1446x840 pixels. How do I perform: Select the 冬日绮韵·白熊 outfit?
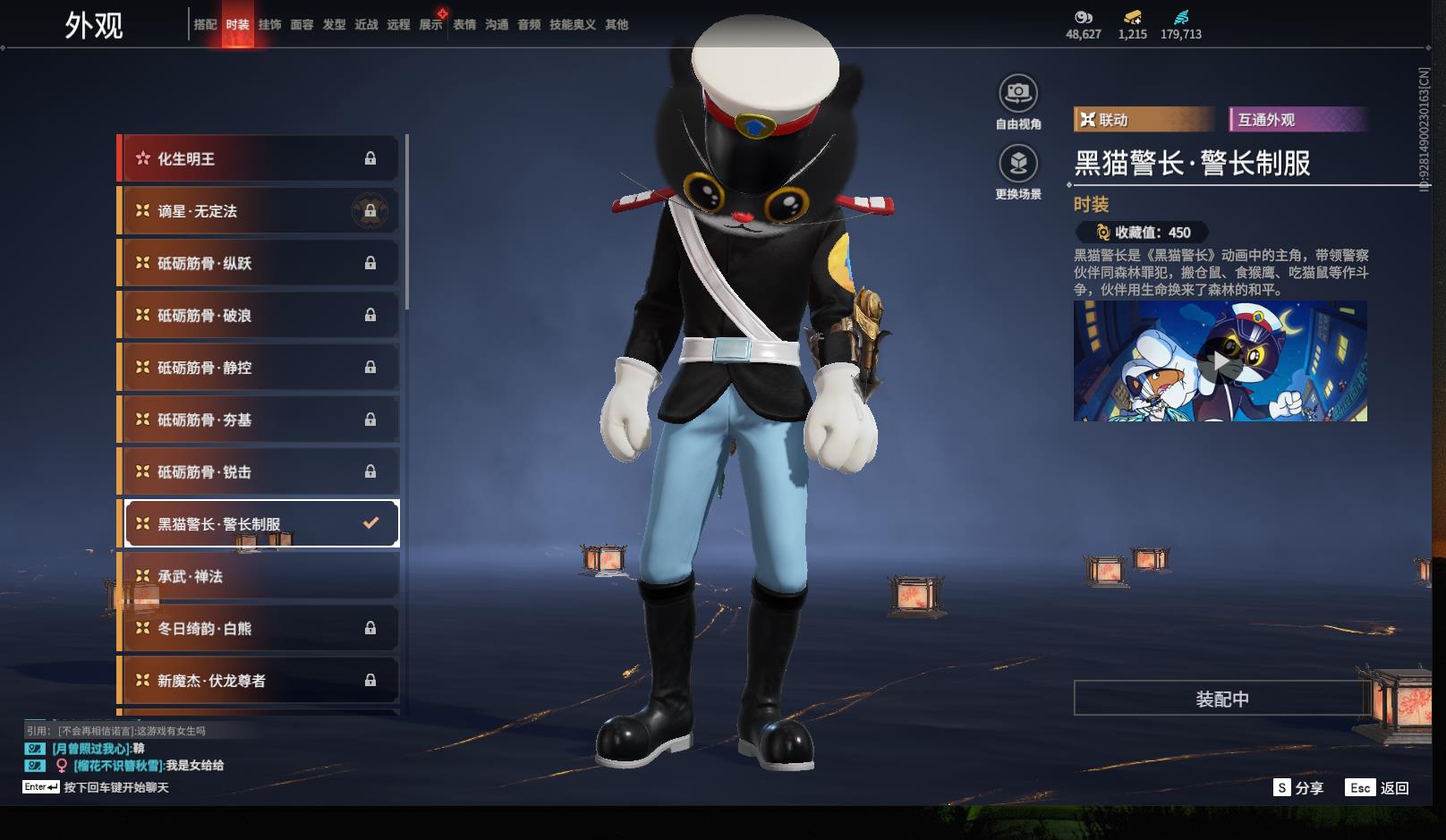pos(258,628)
